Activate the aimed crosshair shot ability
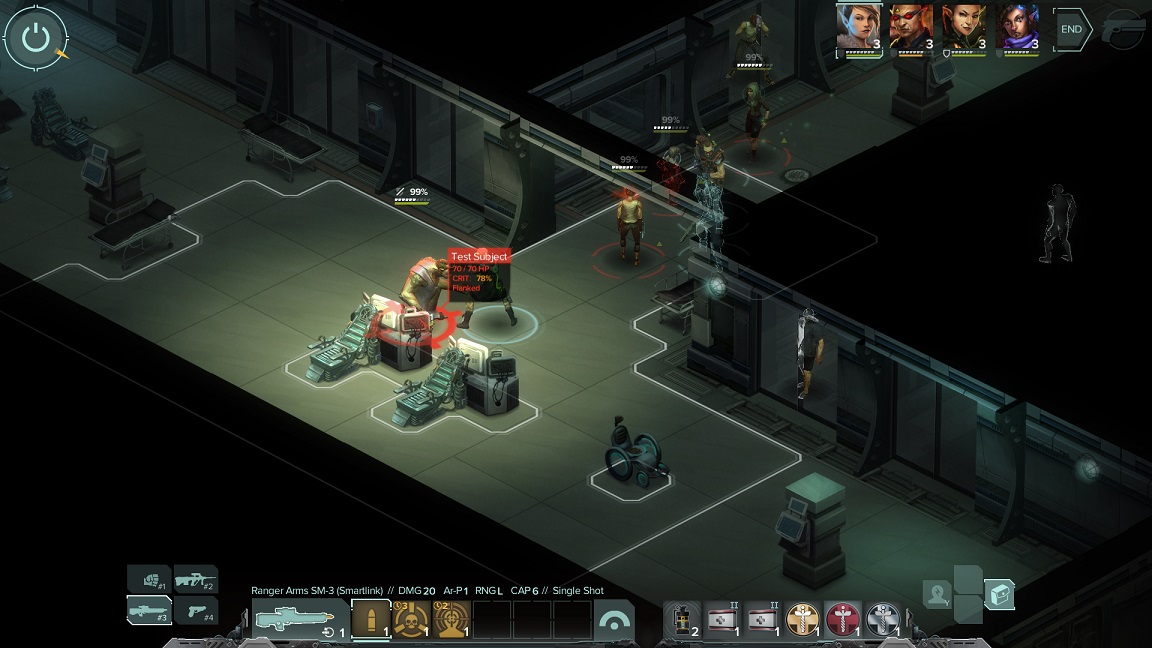The image size is (1152, 648). pos(452,620)
